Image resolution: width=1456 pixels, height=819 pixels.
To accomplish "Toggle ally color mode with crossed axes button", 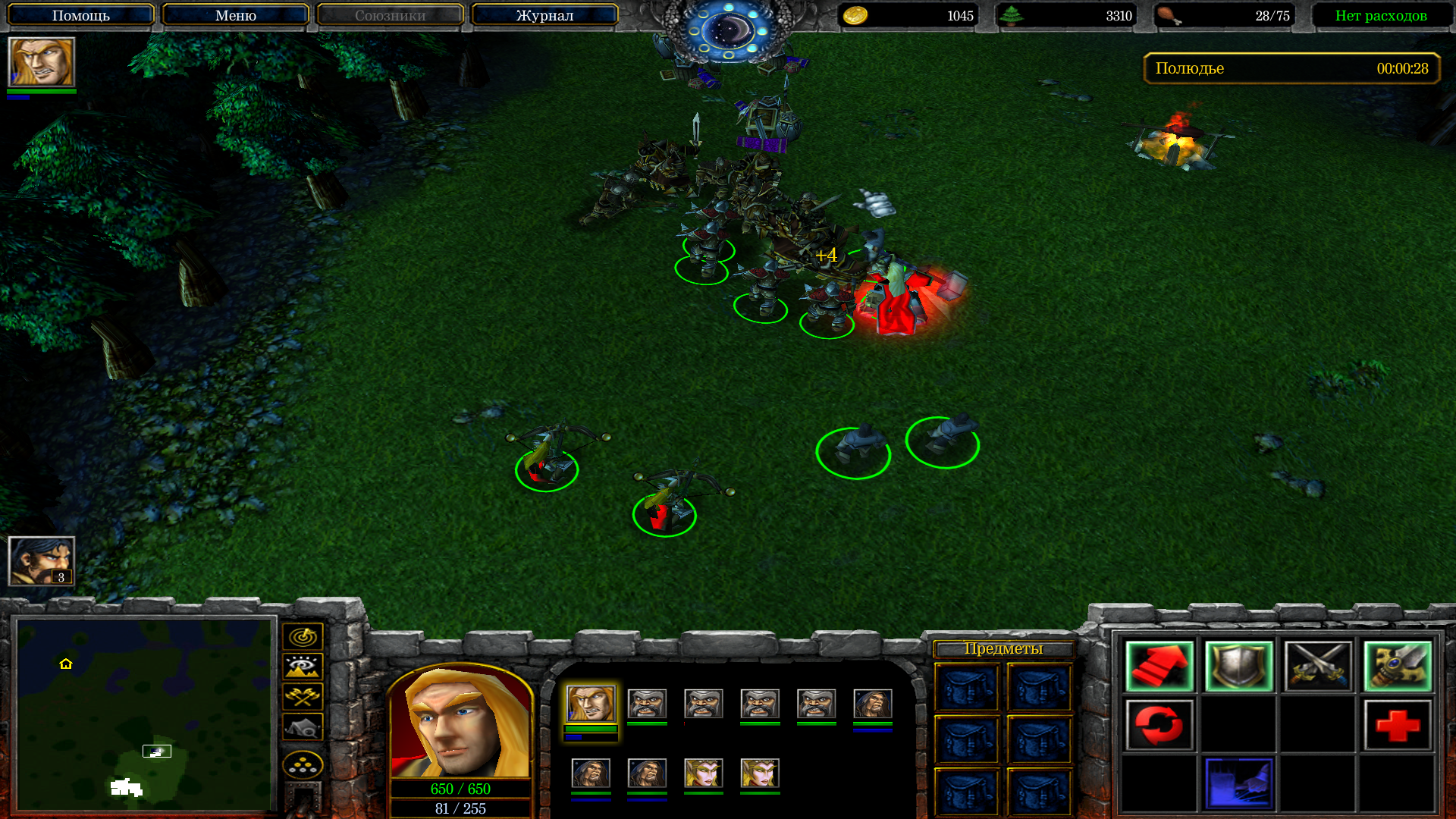I will (x=303, y=696).
